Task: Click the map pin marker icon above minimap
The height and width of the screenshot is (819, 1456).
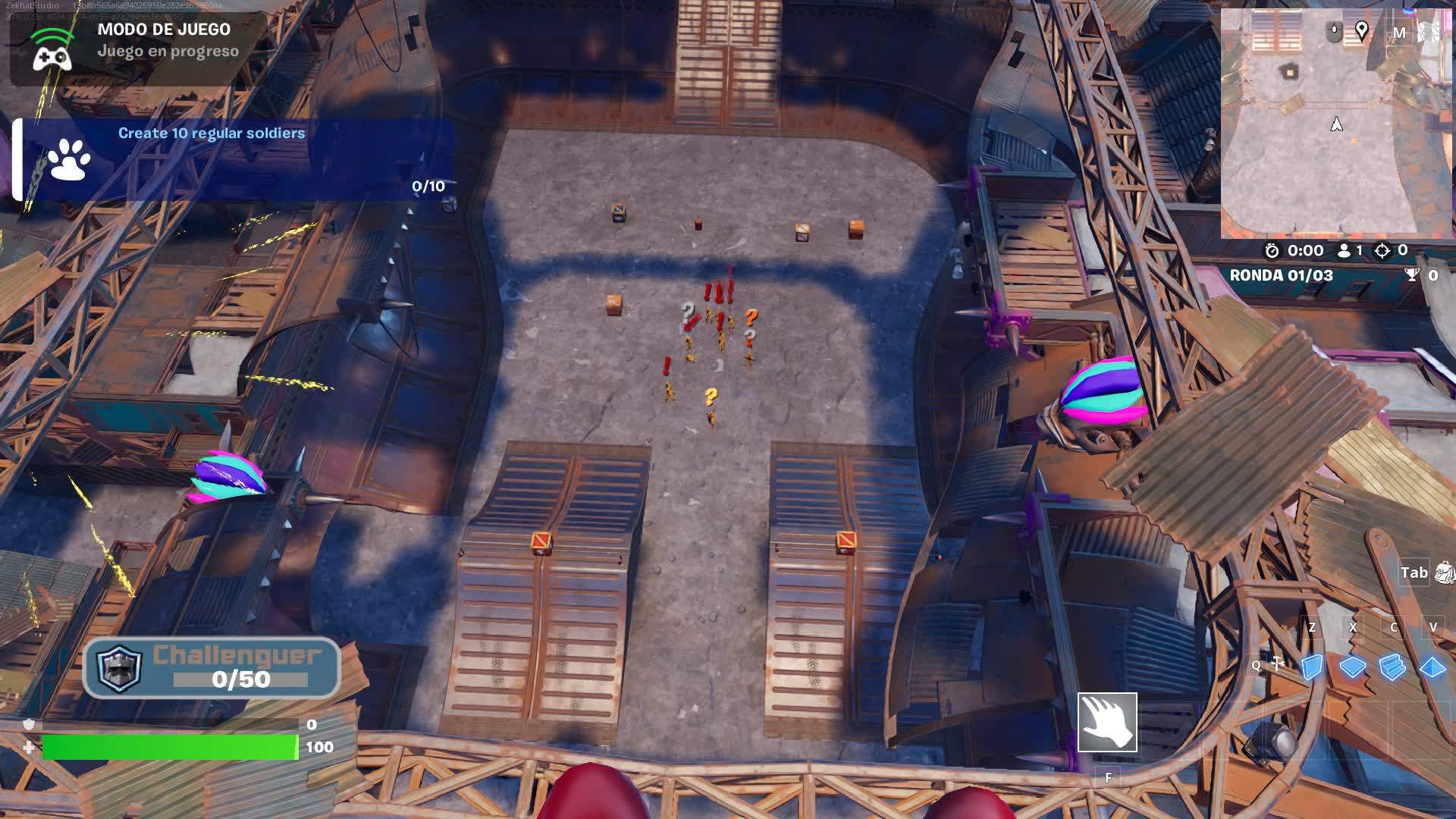Action: pyautogui.click(x=1363, y=30)
